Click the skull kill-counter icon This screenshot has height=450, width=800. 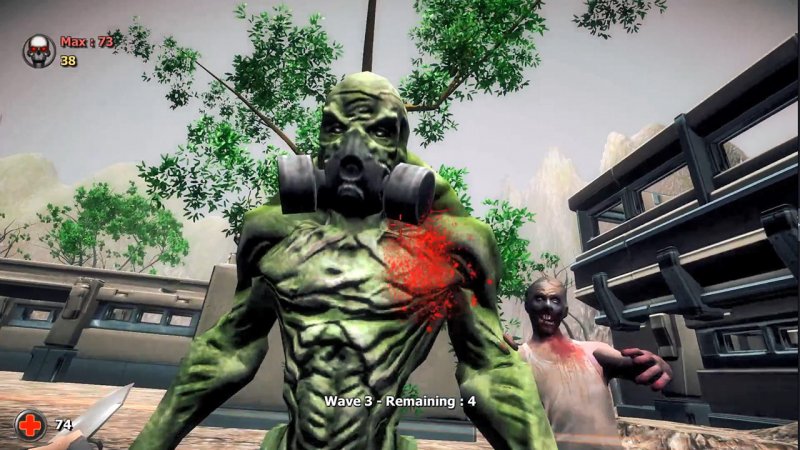(x=39, y=50)
